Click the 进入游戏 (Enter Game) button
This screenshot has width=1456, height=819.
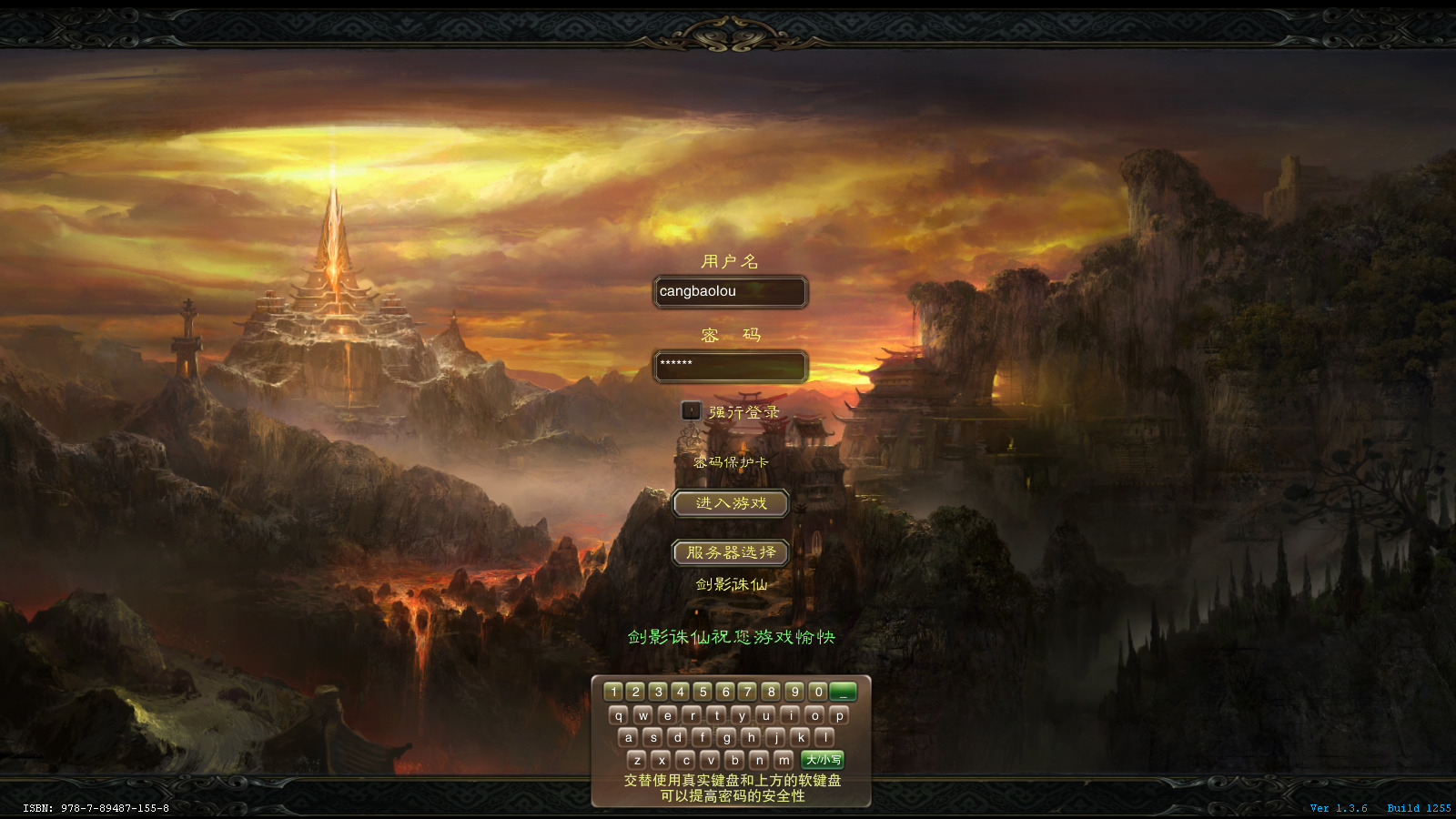tap(730, 503)
